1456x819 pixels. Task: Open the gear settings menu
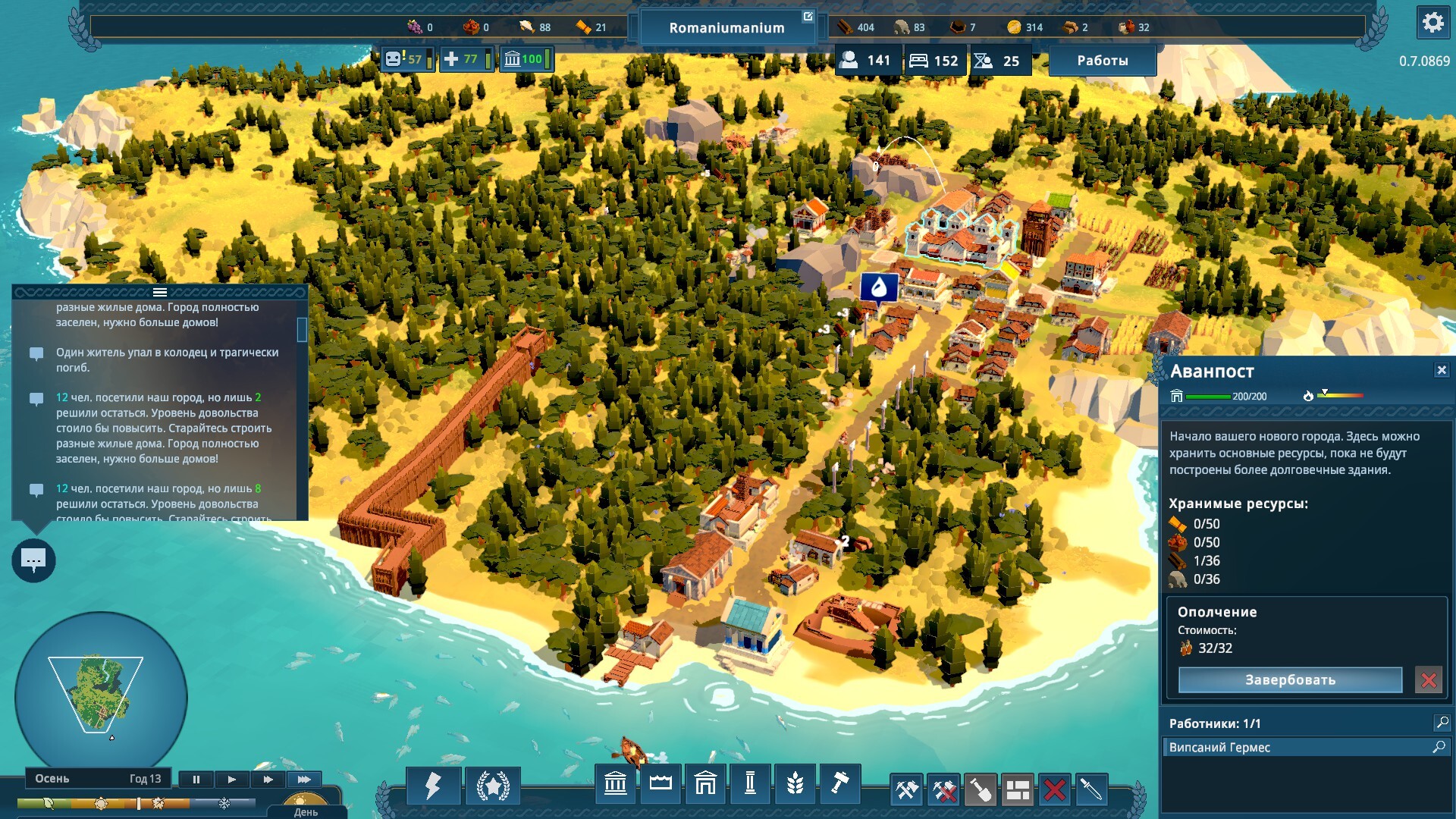click(1432, 23)
